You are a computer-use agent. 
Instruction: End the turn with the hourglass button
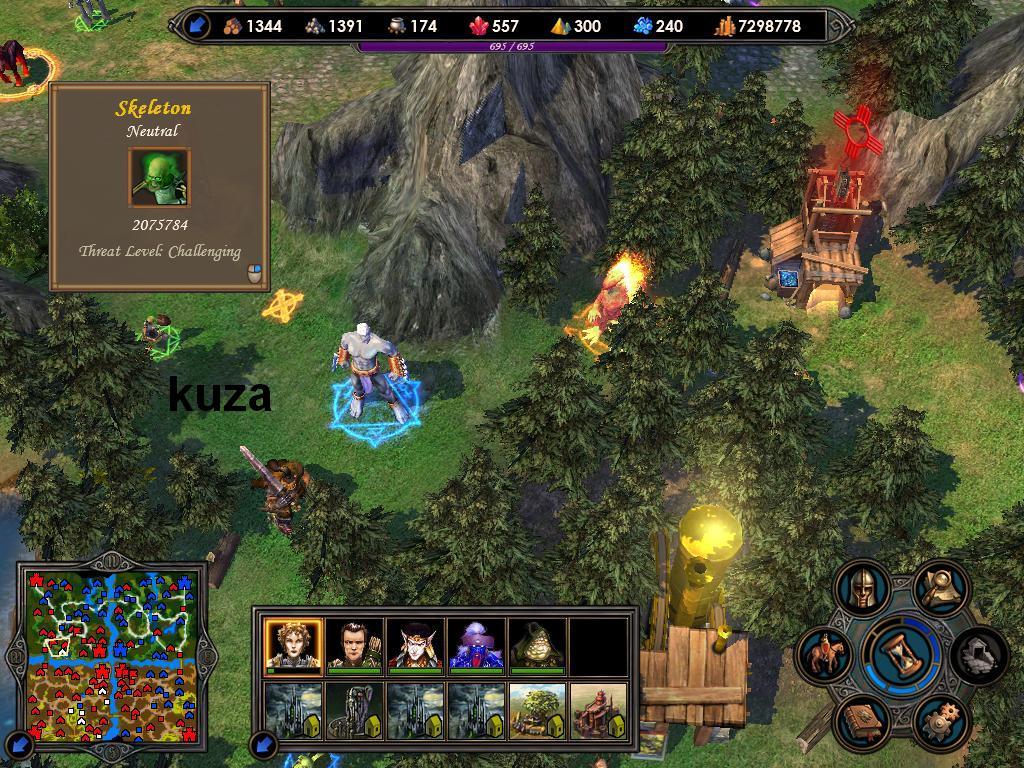[x=902, y=653]
